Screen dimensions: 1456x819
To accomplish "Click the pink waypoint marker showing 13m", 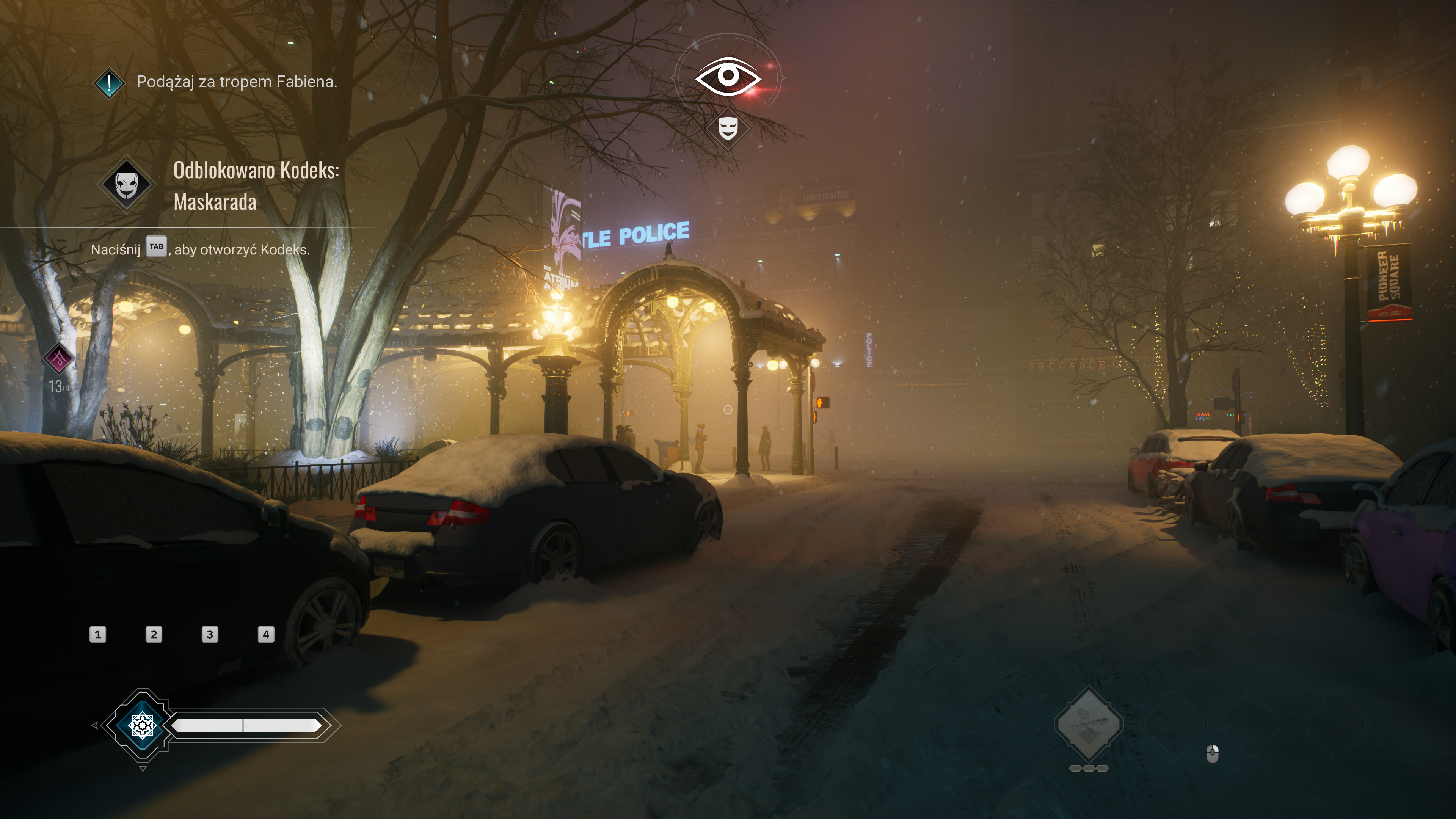I will click(x=59, y=358).
